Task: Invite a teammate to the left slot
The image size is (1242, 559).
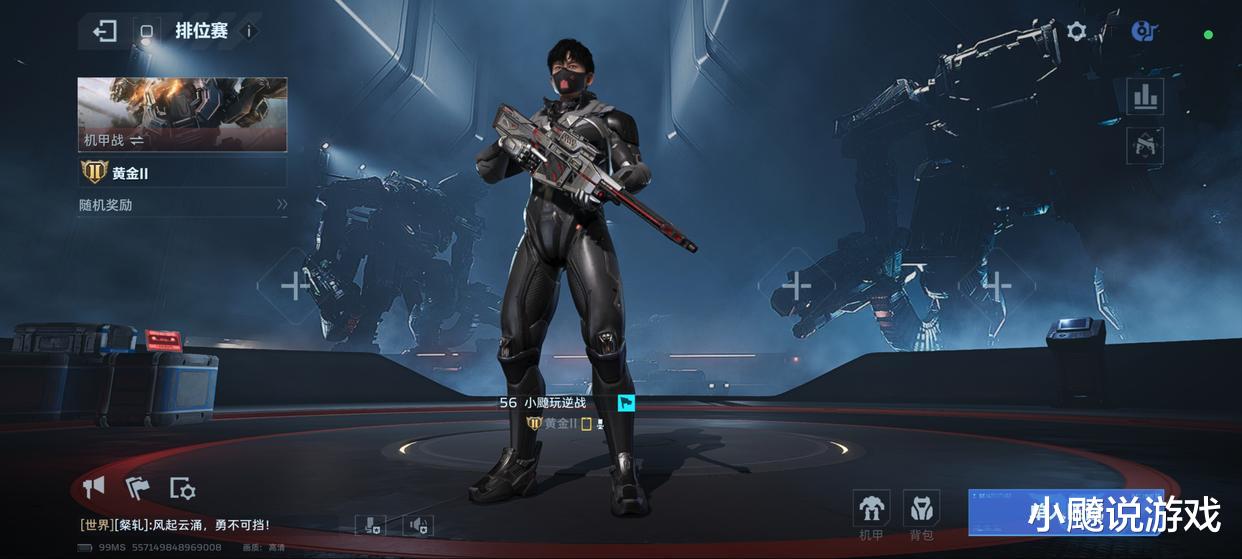Action: (295, 287)
